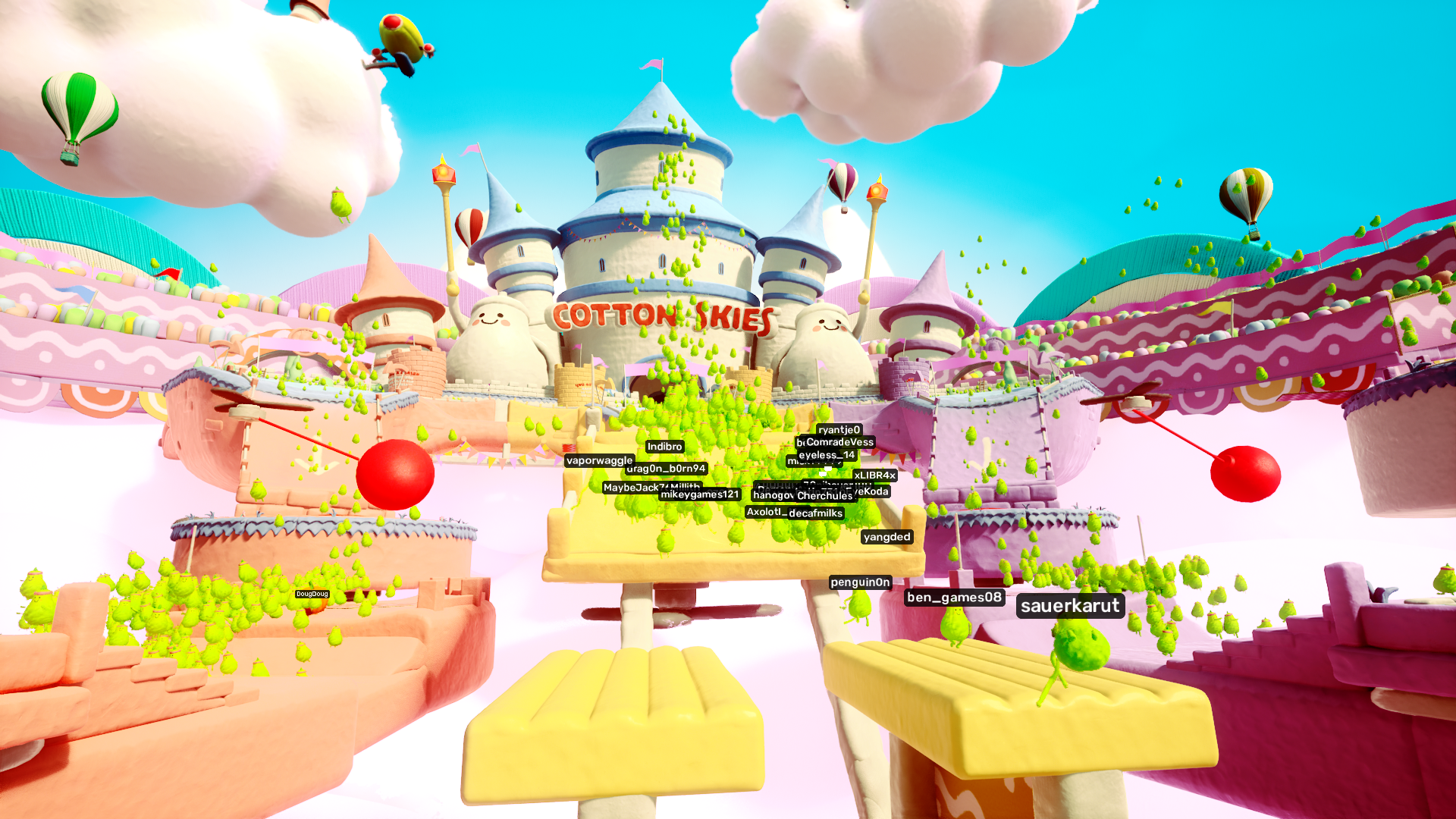Select the mikeygames121 name tag
1456x819 pixels.
(699, 493)
